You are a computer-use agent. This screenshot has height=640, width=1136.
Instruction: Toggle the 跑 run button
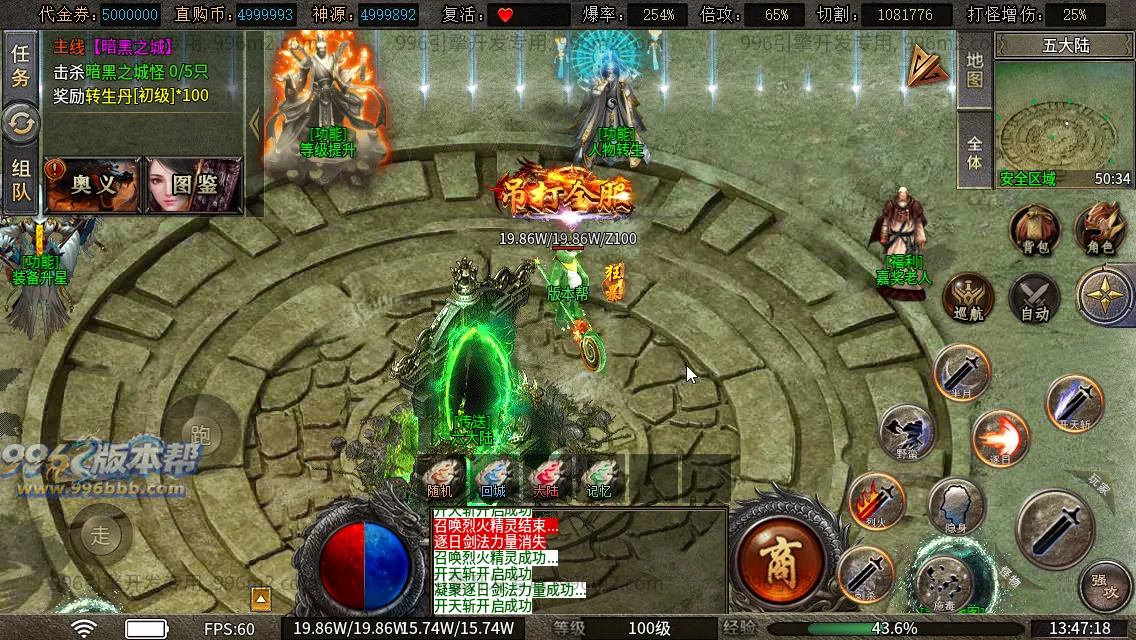200,434
